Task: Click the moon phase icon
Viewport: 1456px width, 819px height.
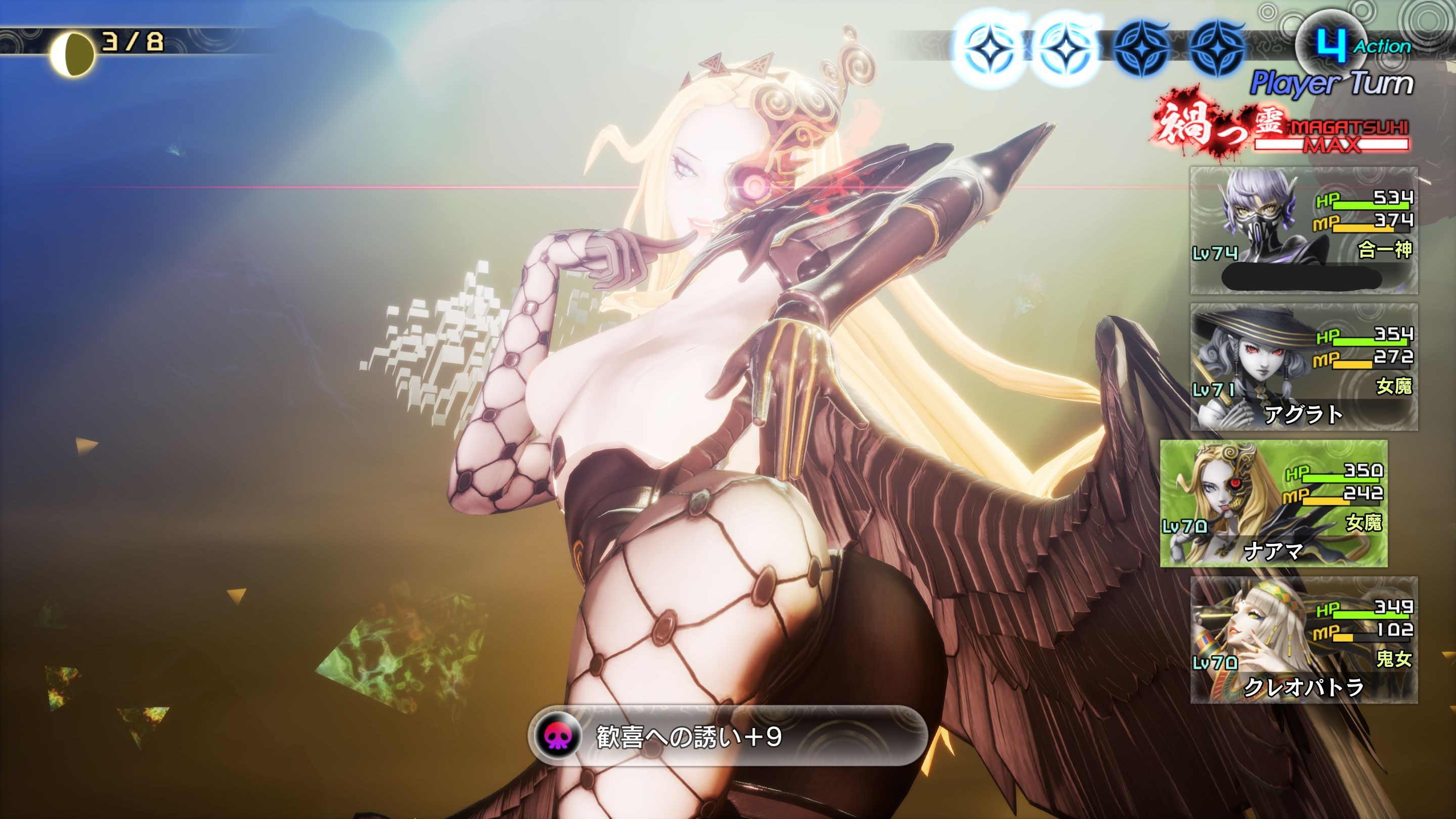Action: pyautogui.click(x=72, y=54)
